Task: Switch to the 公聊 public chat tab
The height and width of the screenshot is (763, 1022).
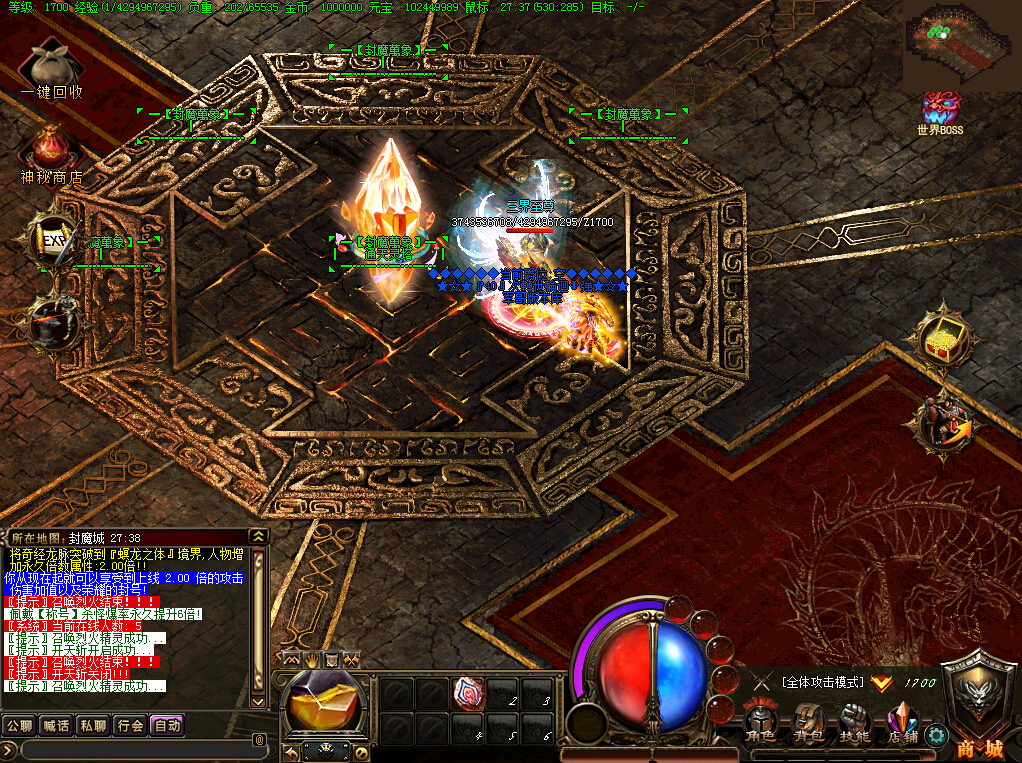Action: point(19,725)
